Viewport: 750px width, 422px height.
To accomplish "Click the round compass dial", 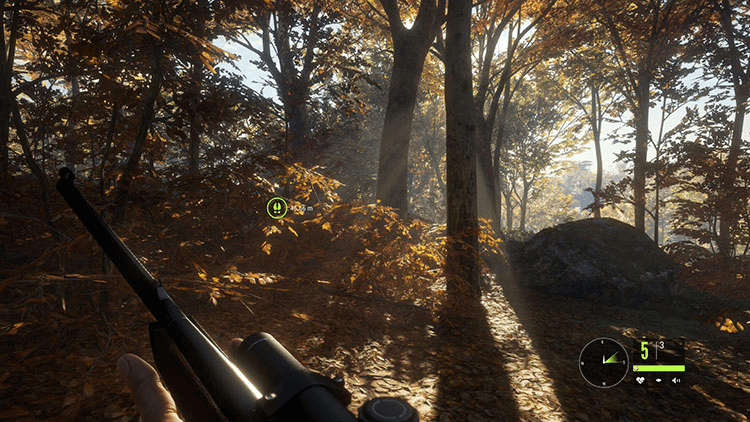I will pyautogui.click(x=604, y=362).
